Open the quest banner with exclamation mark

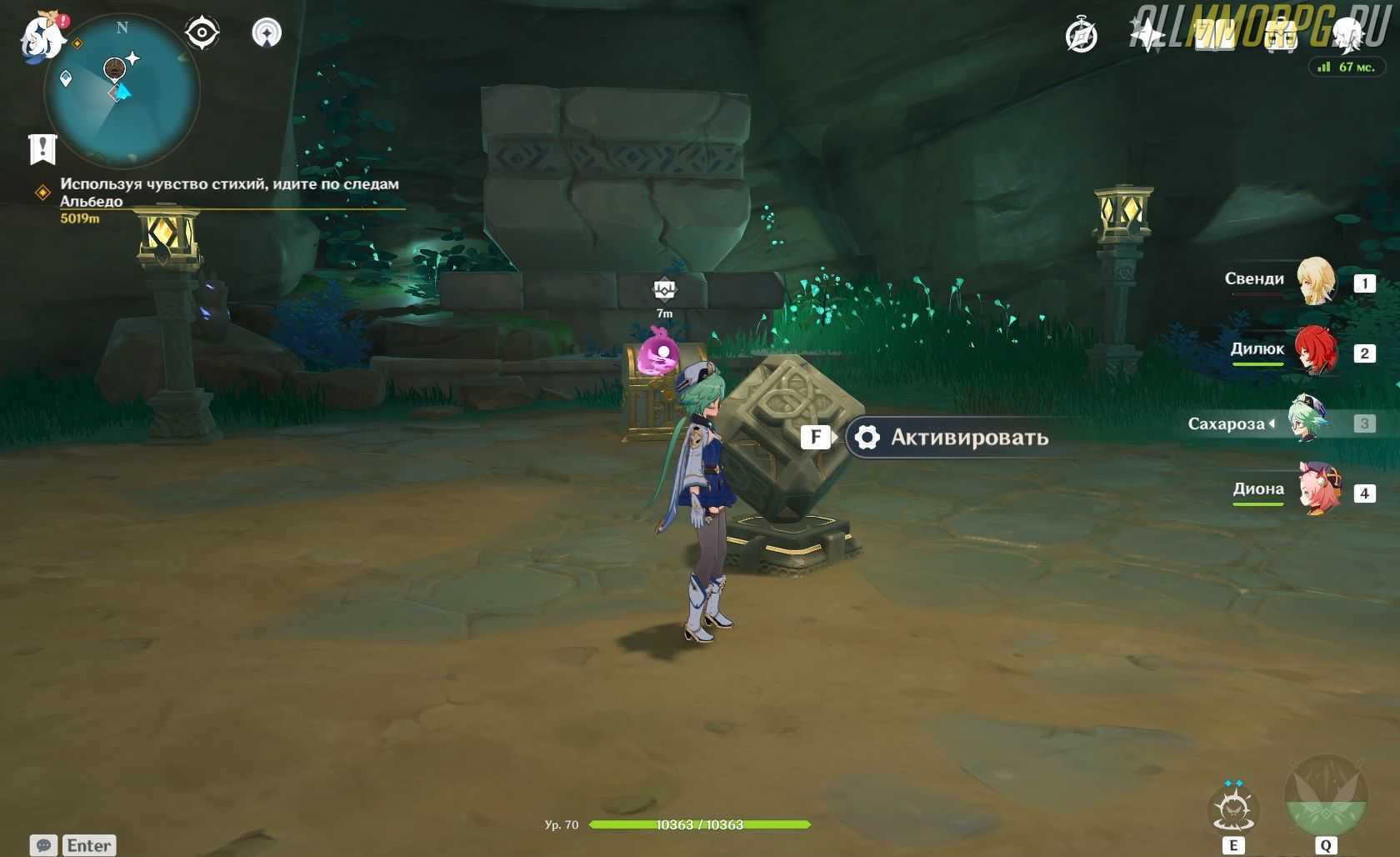tap(42, 149)
